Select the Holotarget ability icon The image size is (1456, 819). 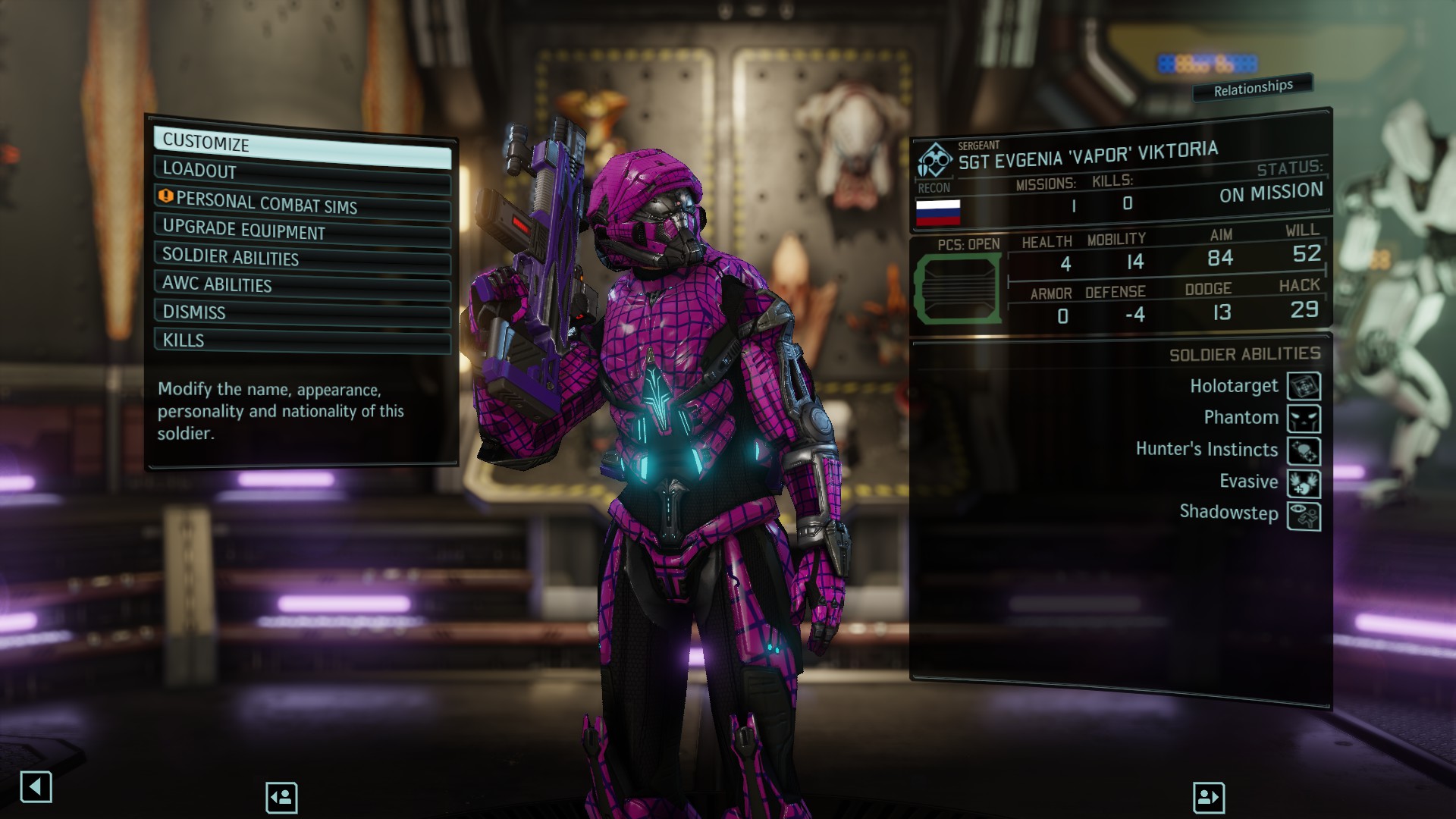tap(1304, 386)
